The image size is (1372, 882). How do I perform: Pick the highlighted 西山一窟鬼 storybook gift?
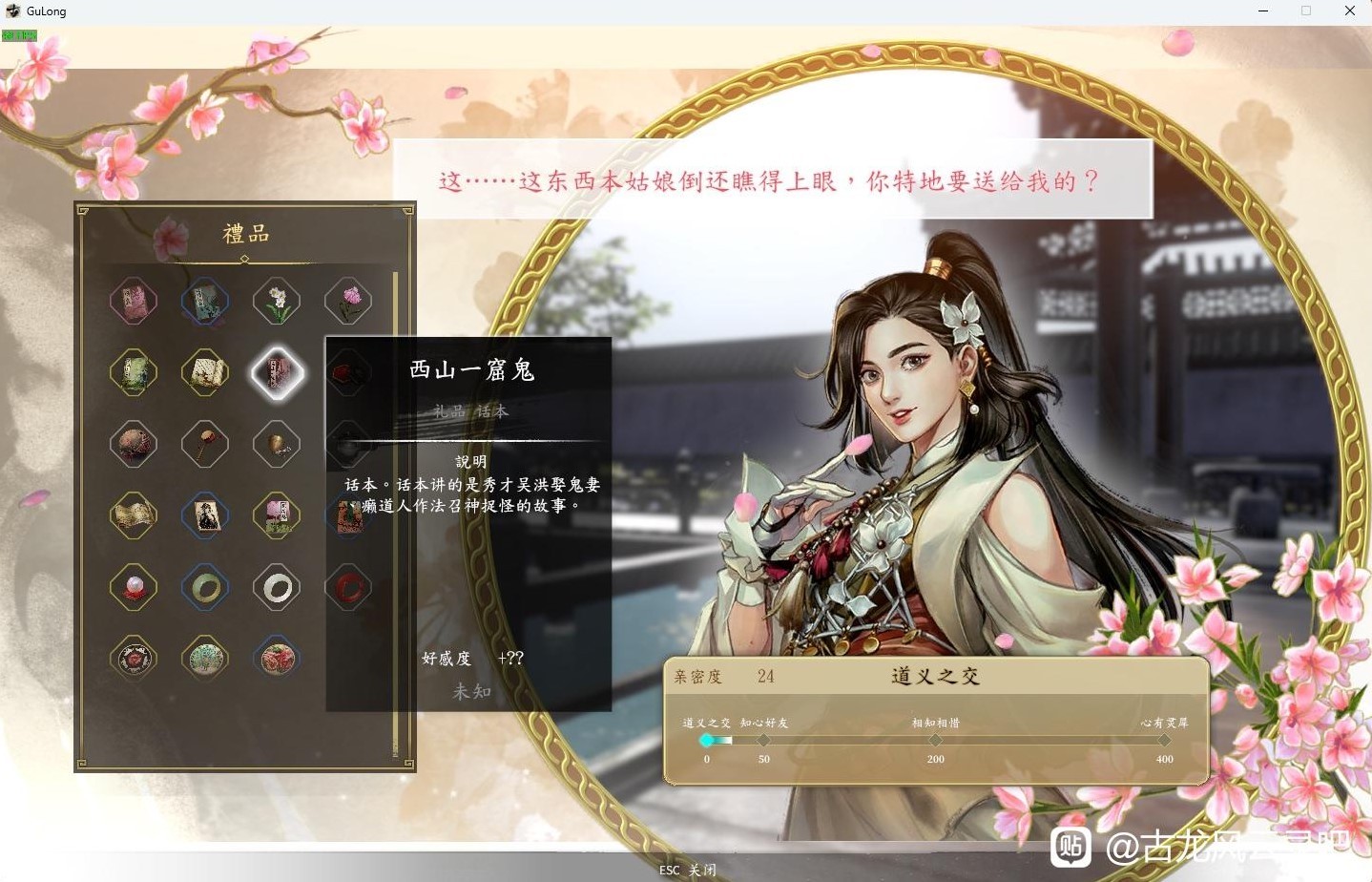[277, 372]
